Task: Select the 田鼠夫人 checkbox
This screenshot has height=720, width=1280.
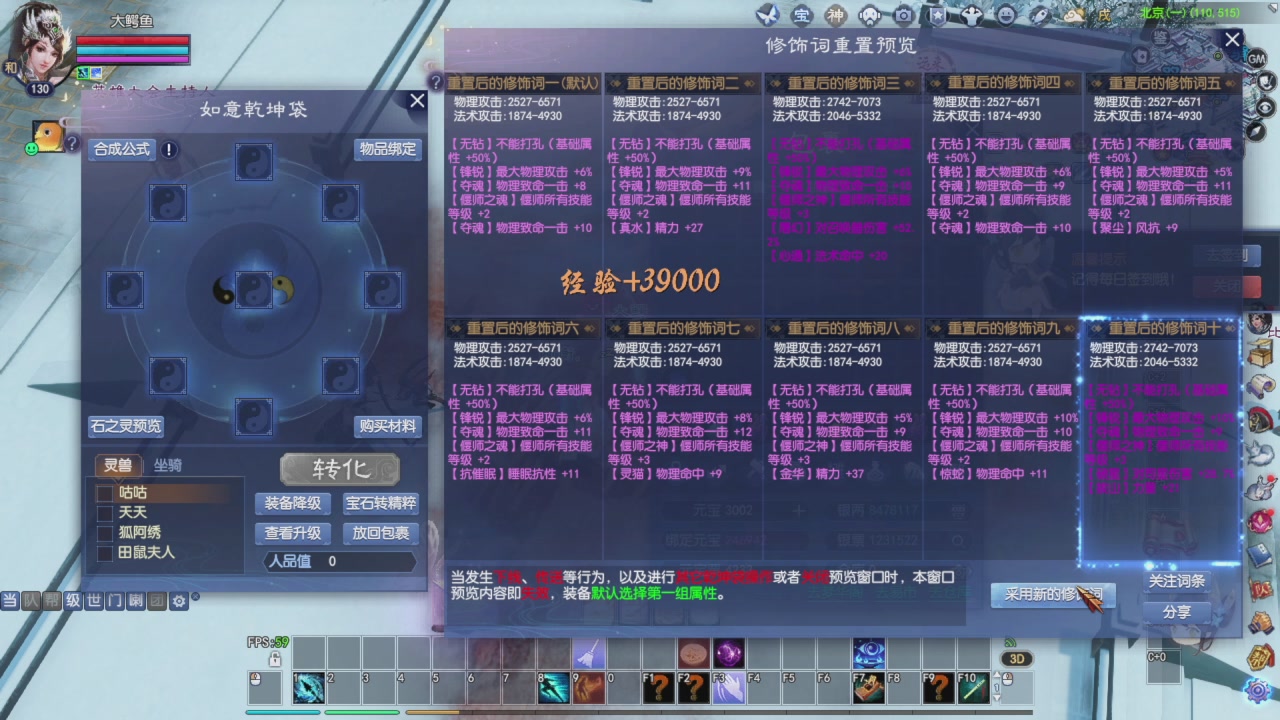Action: click(x=105, y=552)
